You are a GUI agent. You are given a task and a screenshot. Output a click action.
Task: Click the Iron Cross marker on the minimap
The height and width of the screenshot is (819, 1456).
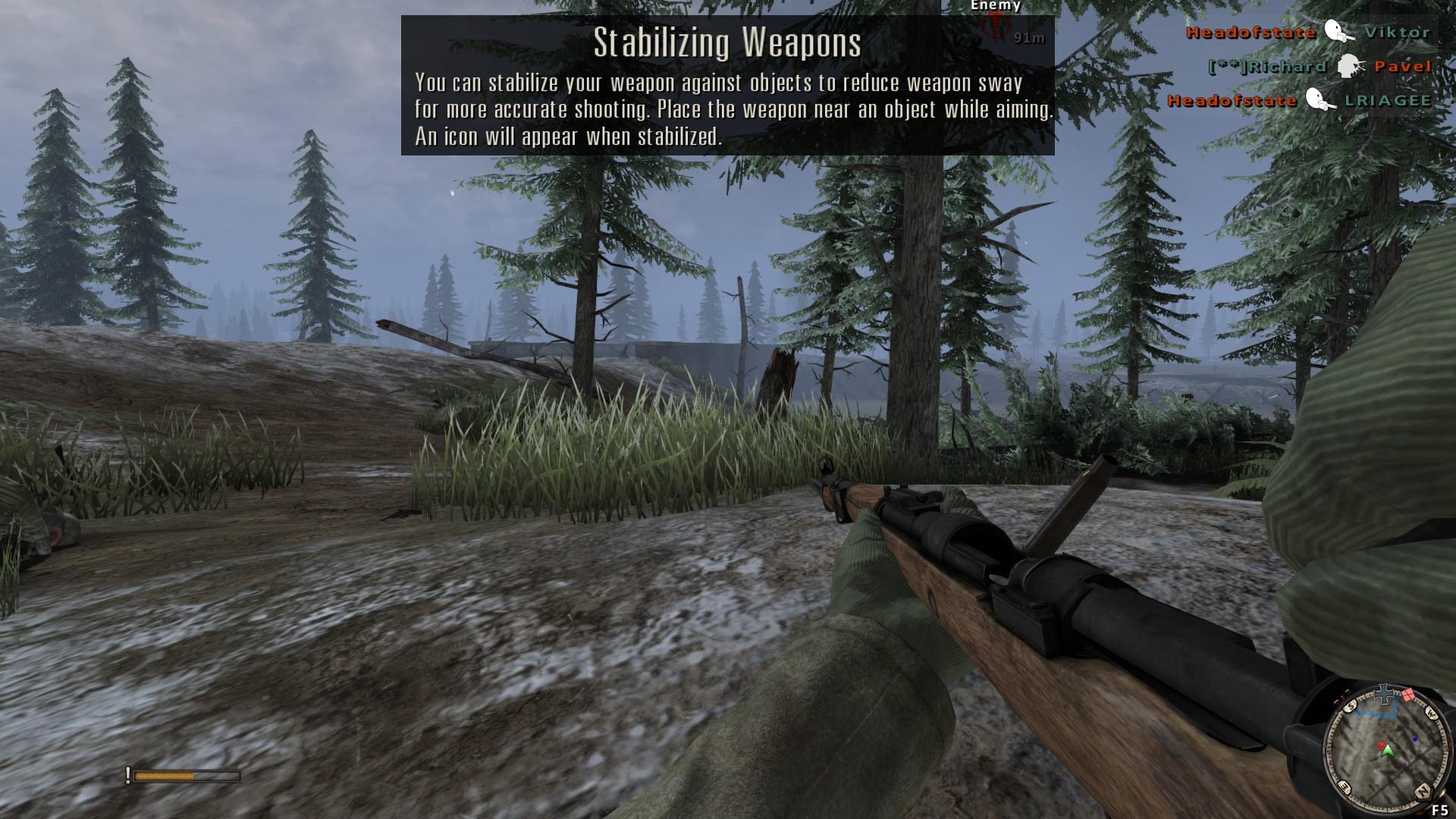pyautogui.click(x=1385, y=692)
